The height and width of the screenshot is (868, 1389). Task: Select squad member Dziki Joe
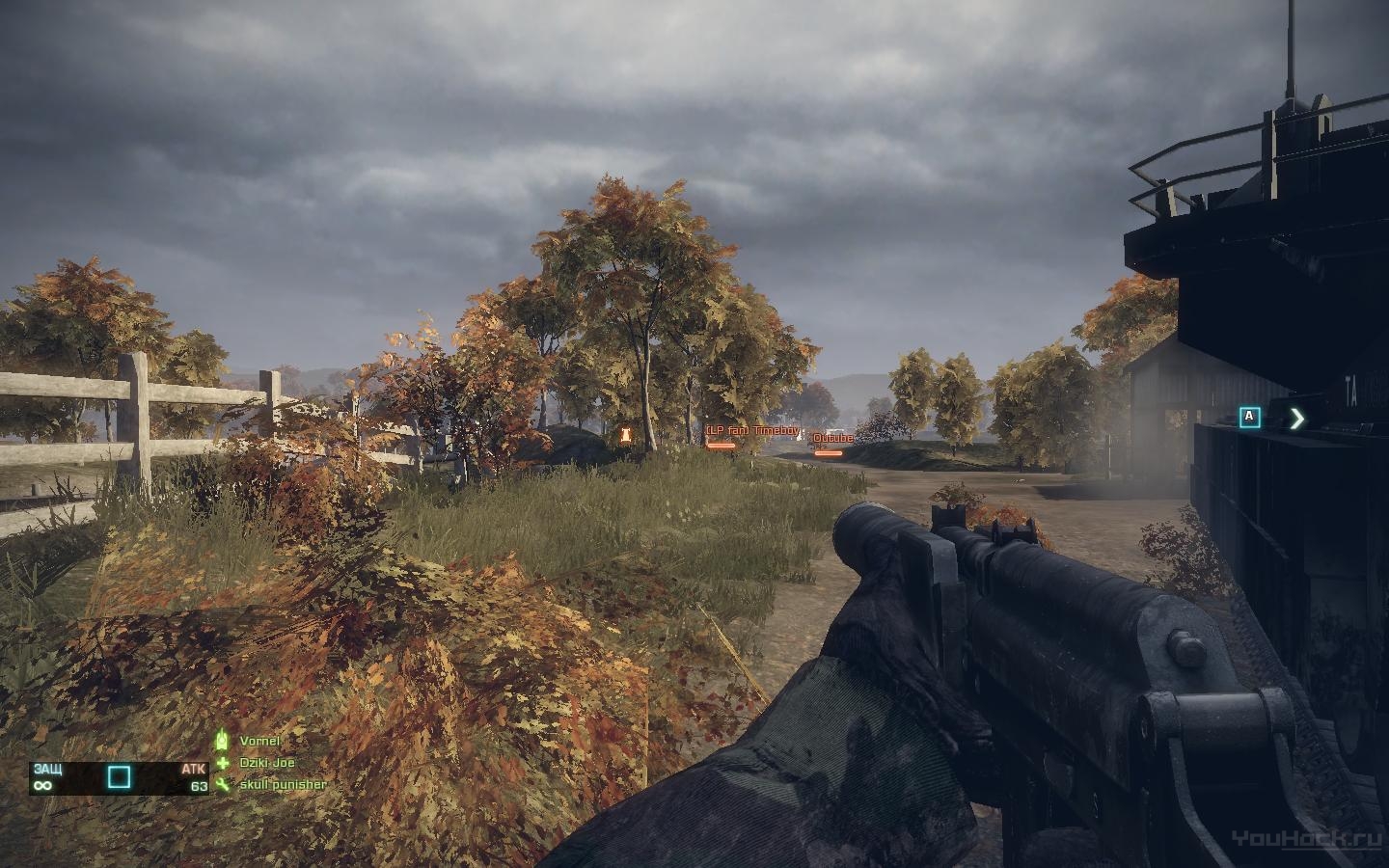point(266,763)
